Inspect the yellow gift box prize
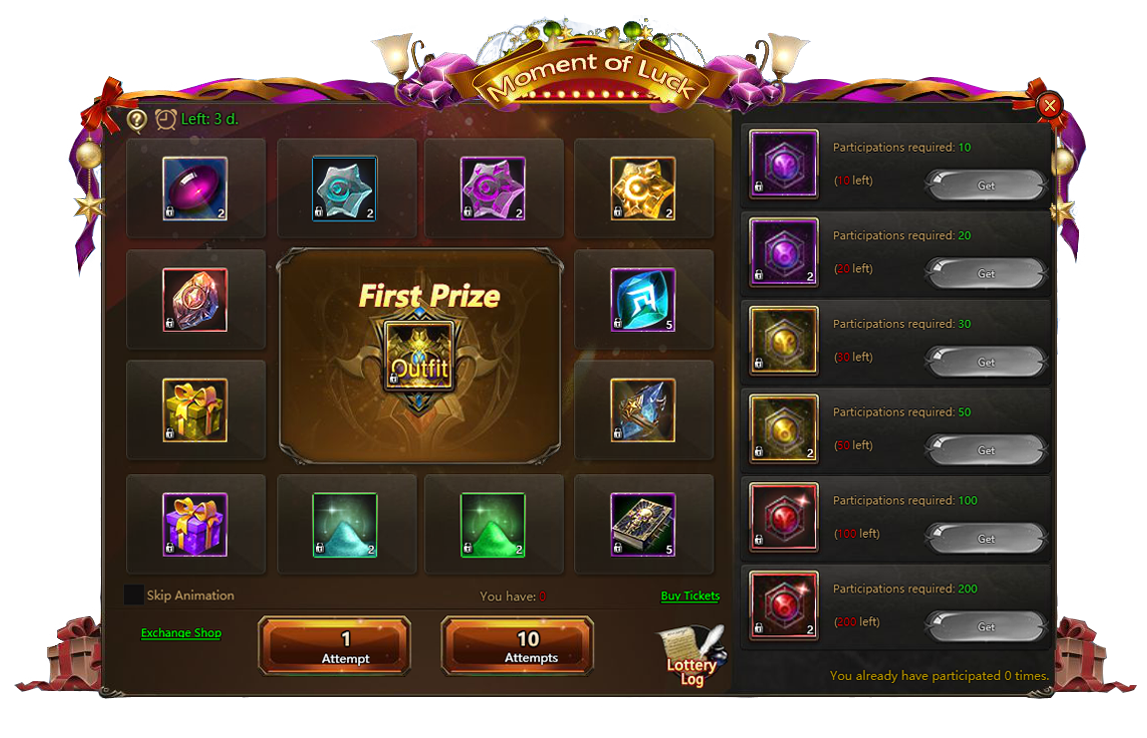This screenshot has height=738, width=1147. (x=195, y=410)
